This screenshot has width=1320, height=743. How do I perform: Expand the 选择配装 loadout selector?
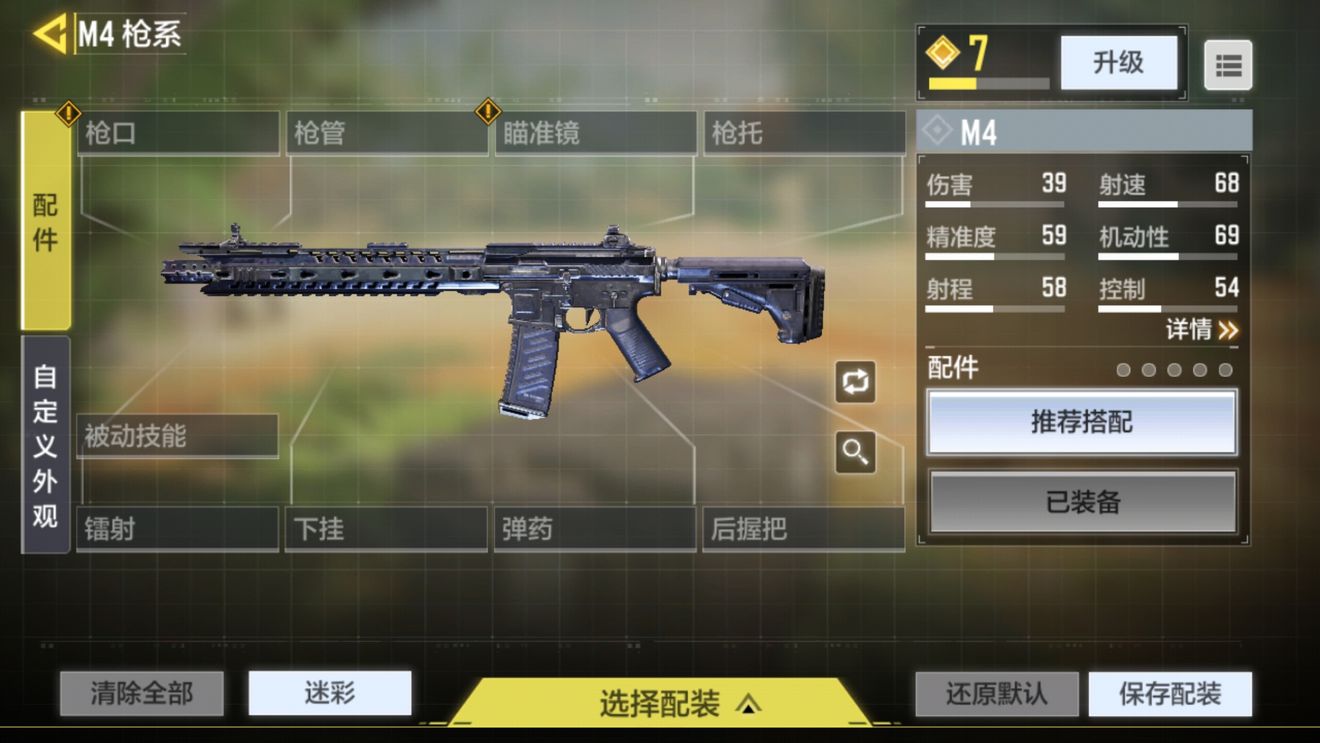pyautogui.click(x=660, y=703)
